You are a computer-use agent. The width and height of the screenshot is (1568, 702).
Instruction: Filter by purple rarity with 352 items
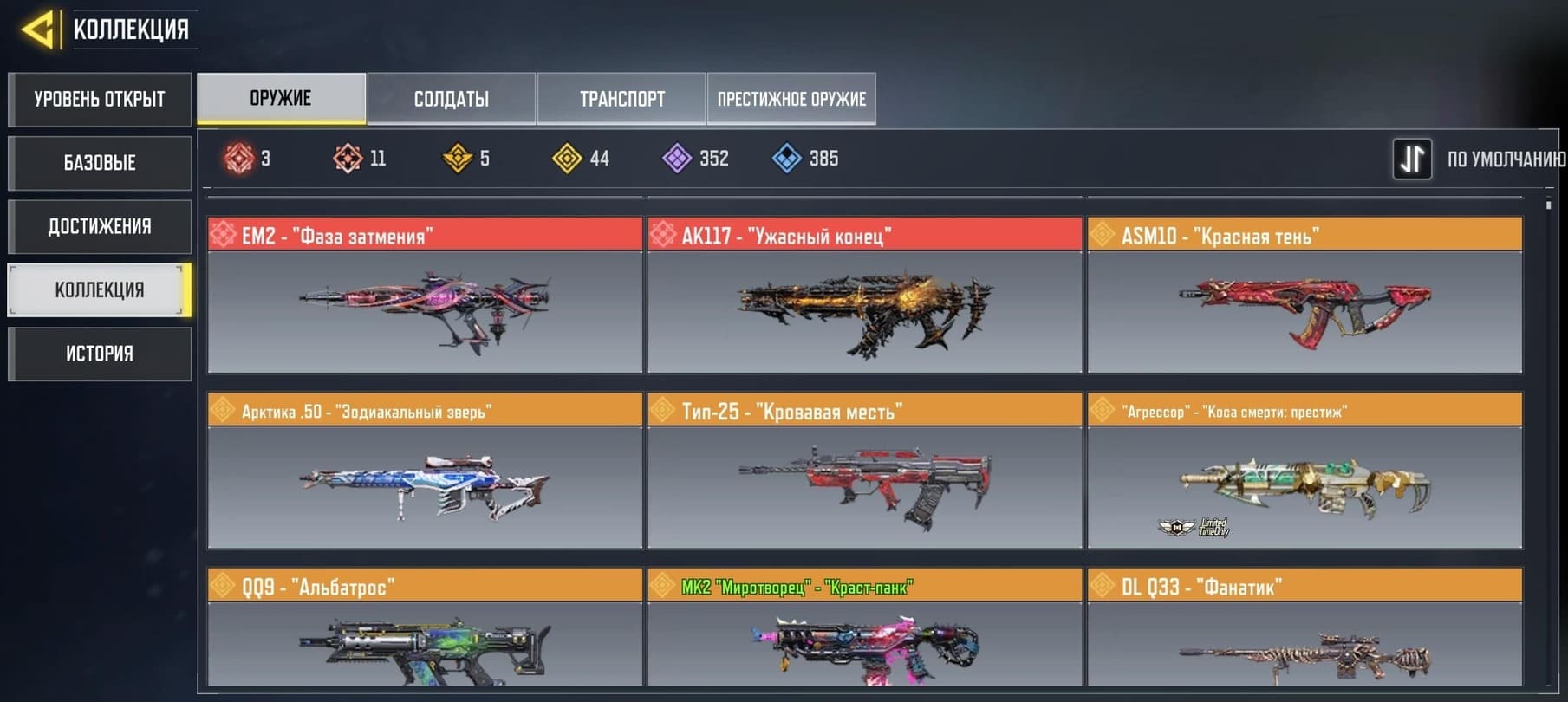coord(695,159)
